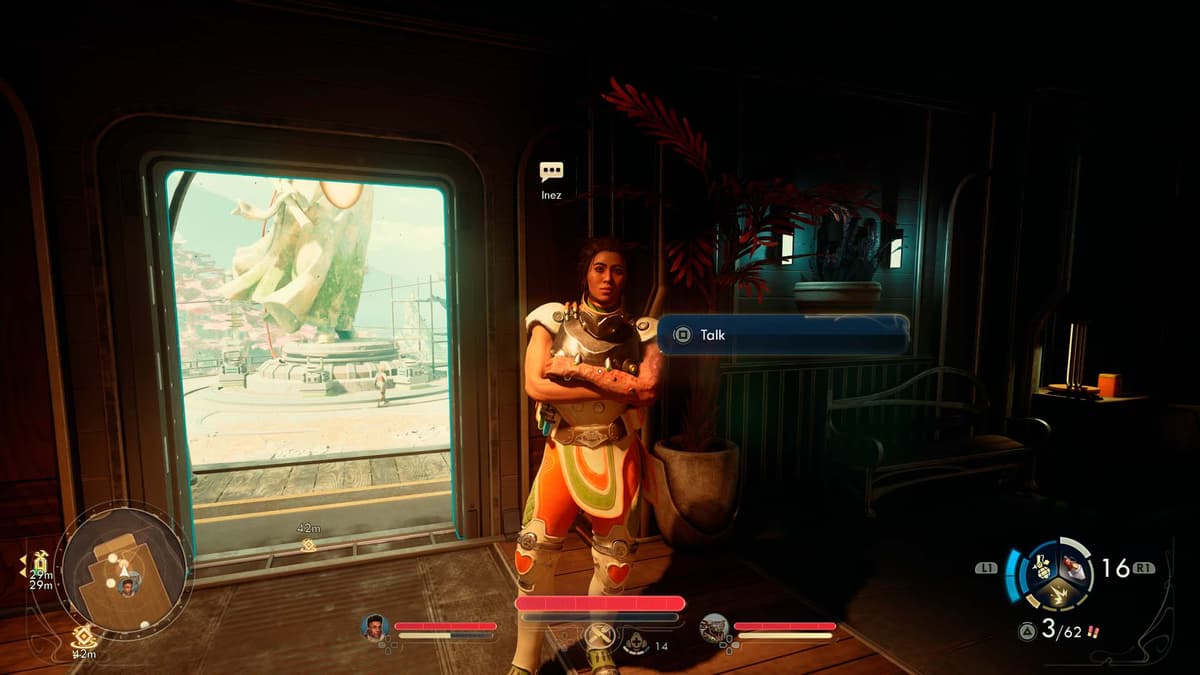Click the workbench marker left of minimap
The width and height of the screenshot is (1200, 675).
click(x=39, y=562)
